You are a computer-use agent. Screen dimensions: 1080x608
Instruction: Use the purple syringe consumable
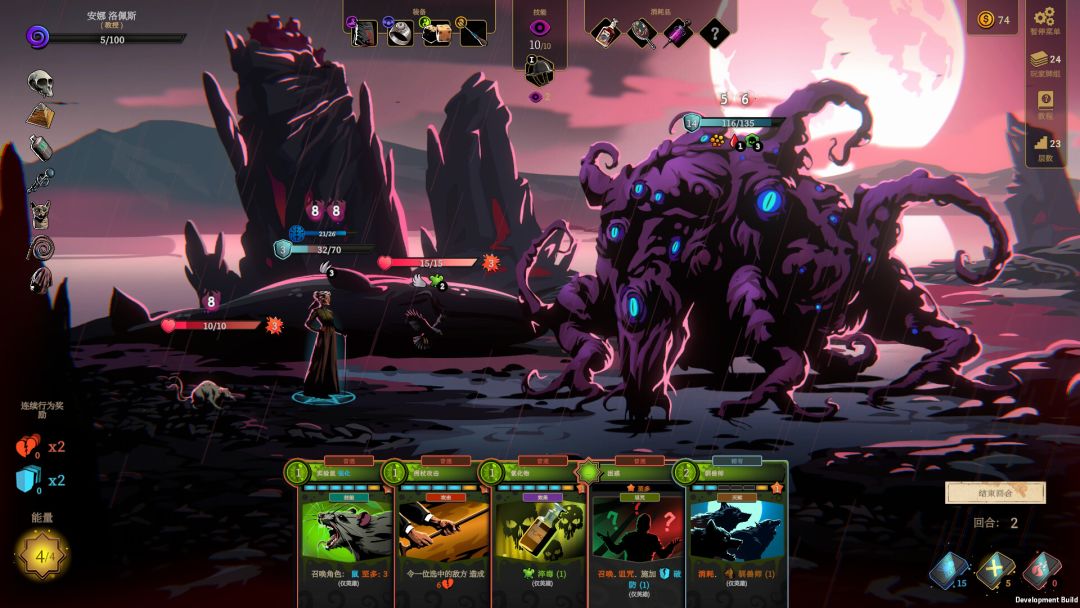677,32
